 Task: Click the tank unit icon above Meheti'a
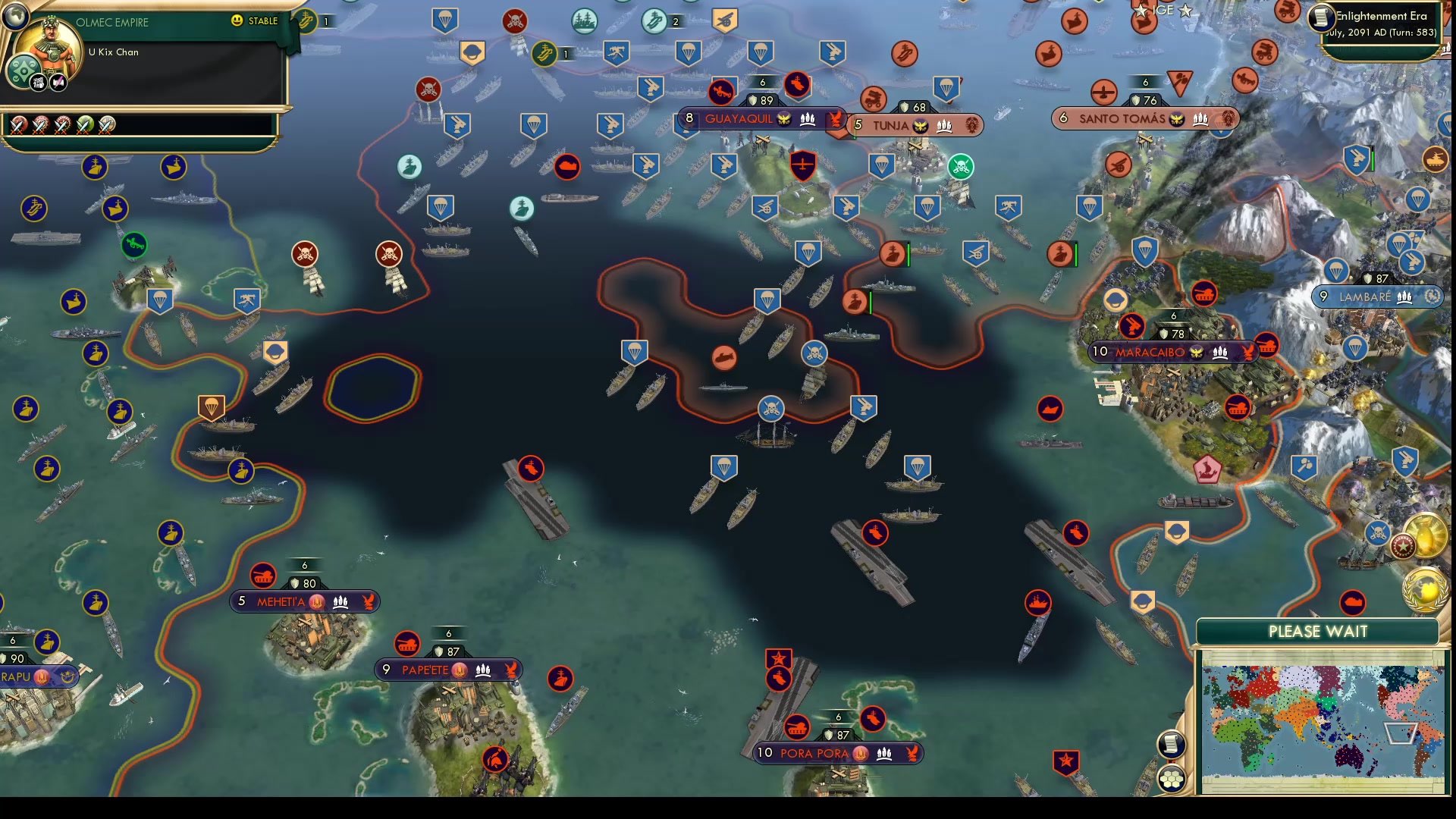(x=262, y=576)
